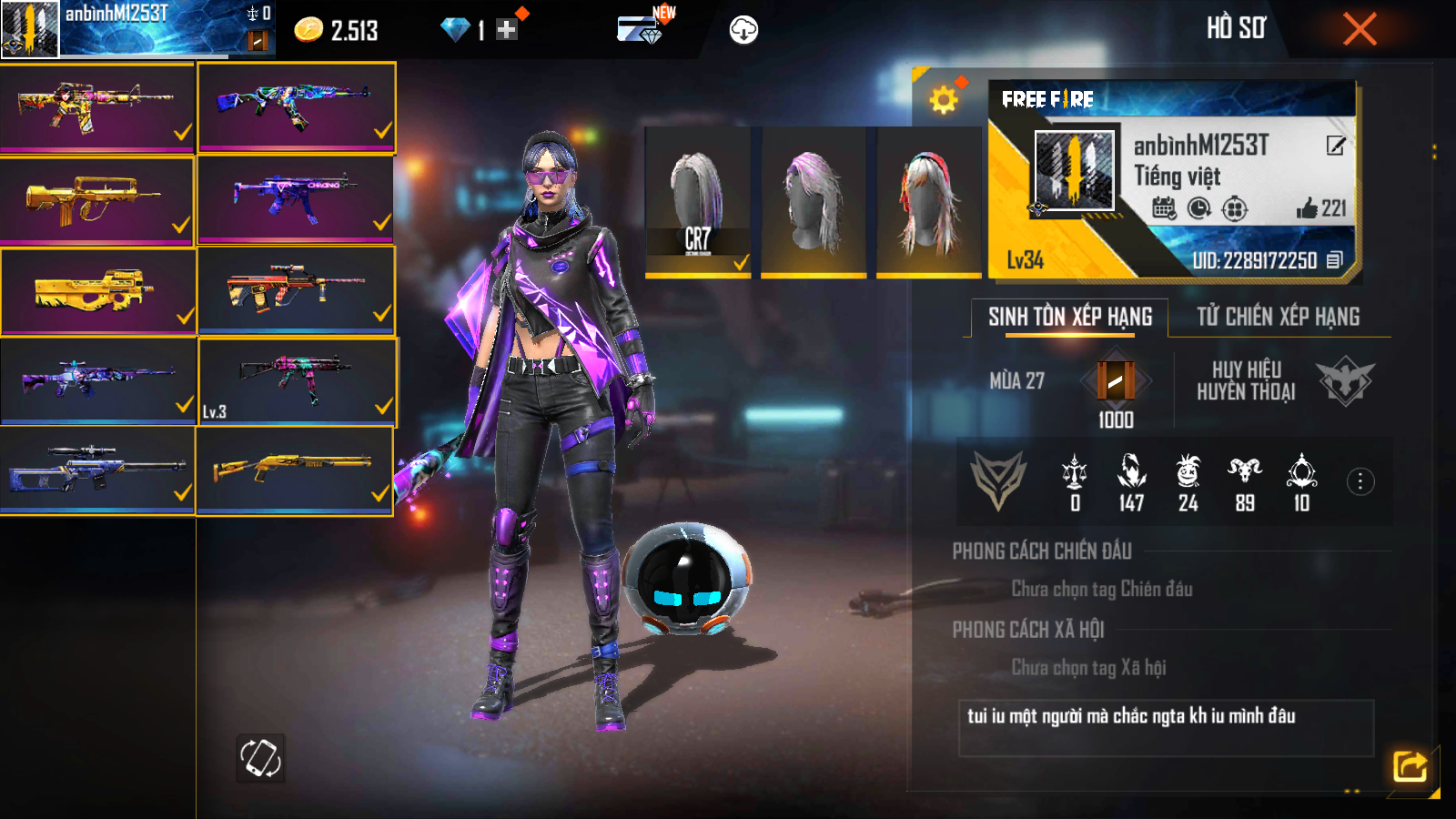The width and height of the screenshot is (1456, 819).
Task: Click the signature text box
Action: [x=1166, y=727]
